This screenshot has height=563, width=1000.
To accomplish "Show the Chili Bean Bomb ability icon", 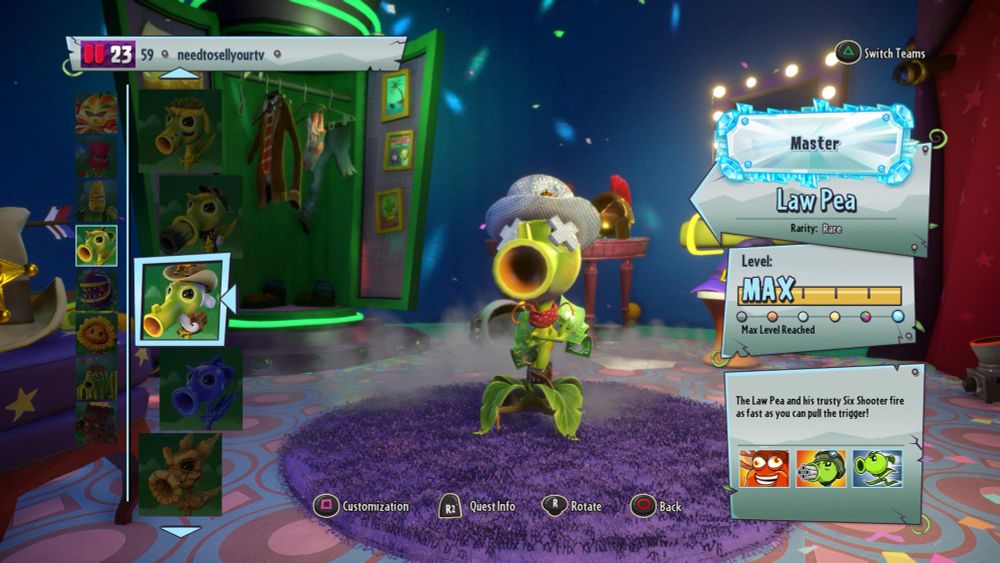I will [x=764, y=468].
